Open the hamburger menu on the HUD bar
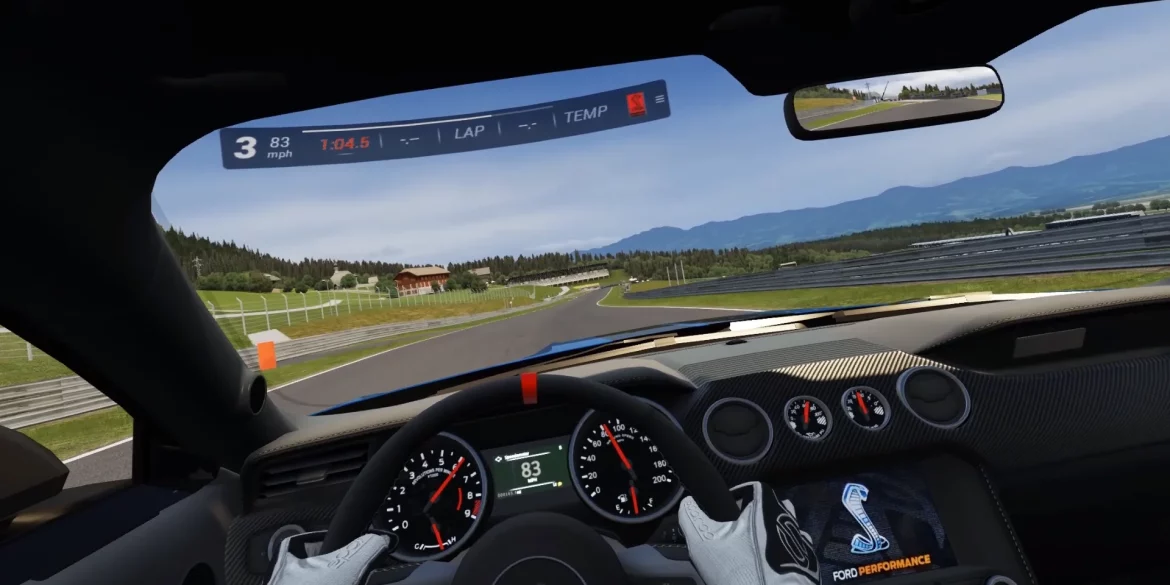 point(659,99)
